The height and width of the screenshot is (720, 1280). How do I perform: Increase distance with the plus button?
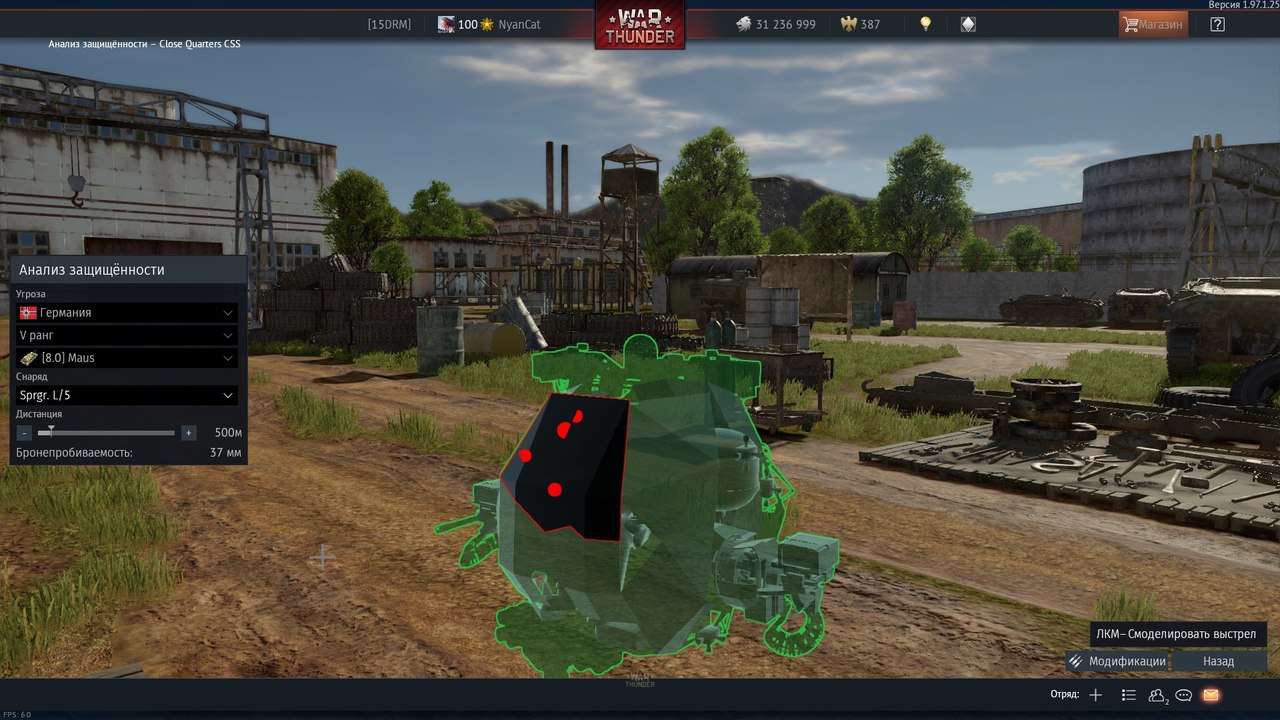pos(188,433)
